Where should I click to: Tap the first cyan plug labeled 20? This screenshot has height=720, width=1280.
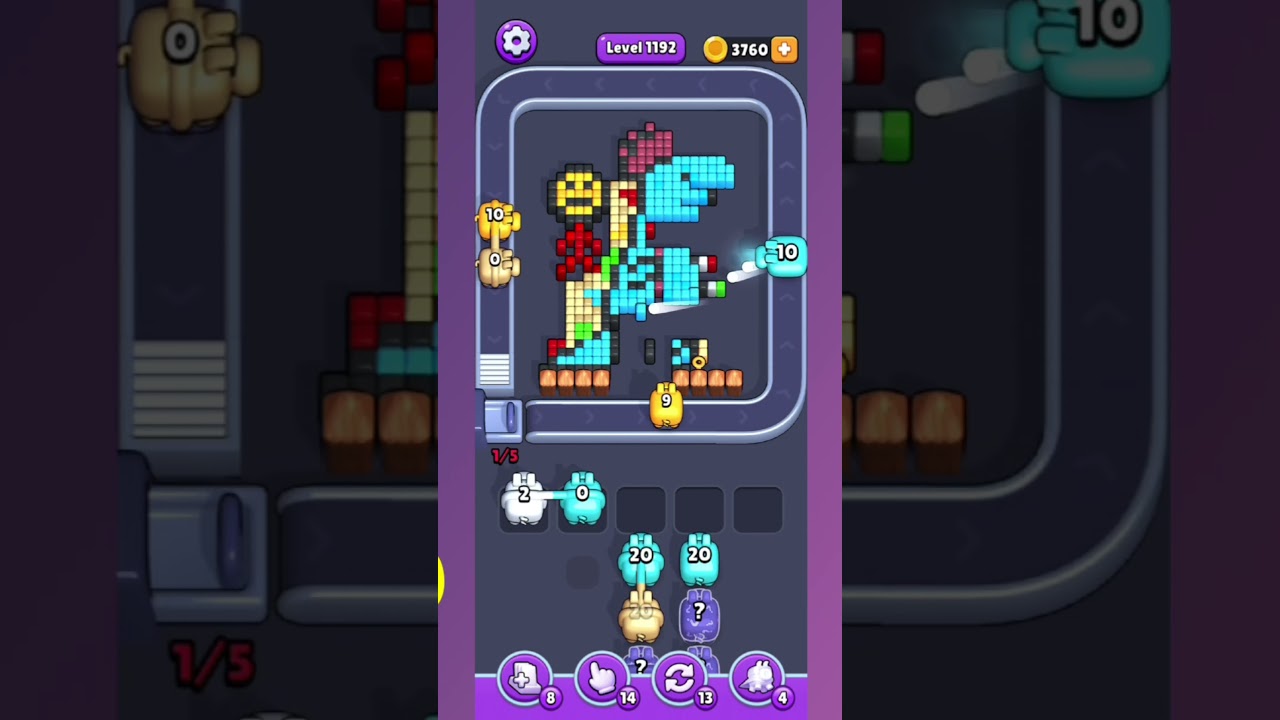pyautogui.click(x=640, y=560)
